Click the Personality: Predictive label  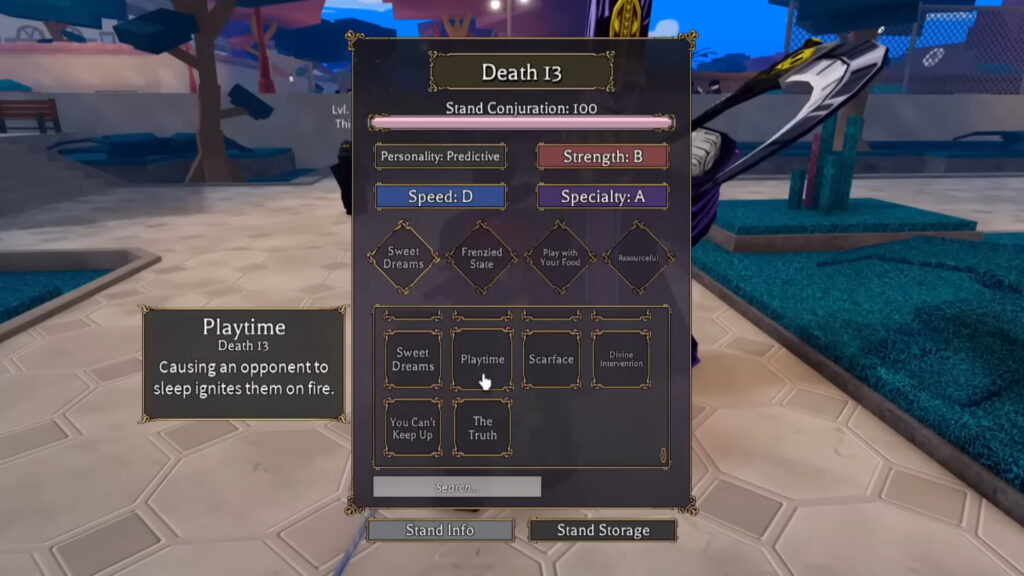coord(440,156)
